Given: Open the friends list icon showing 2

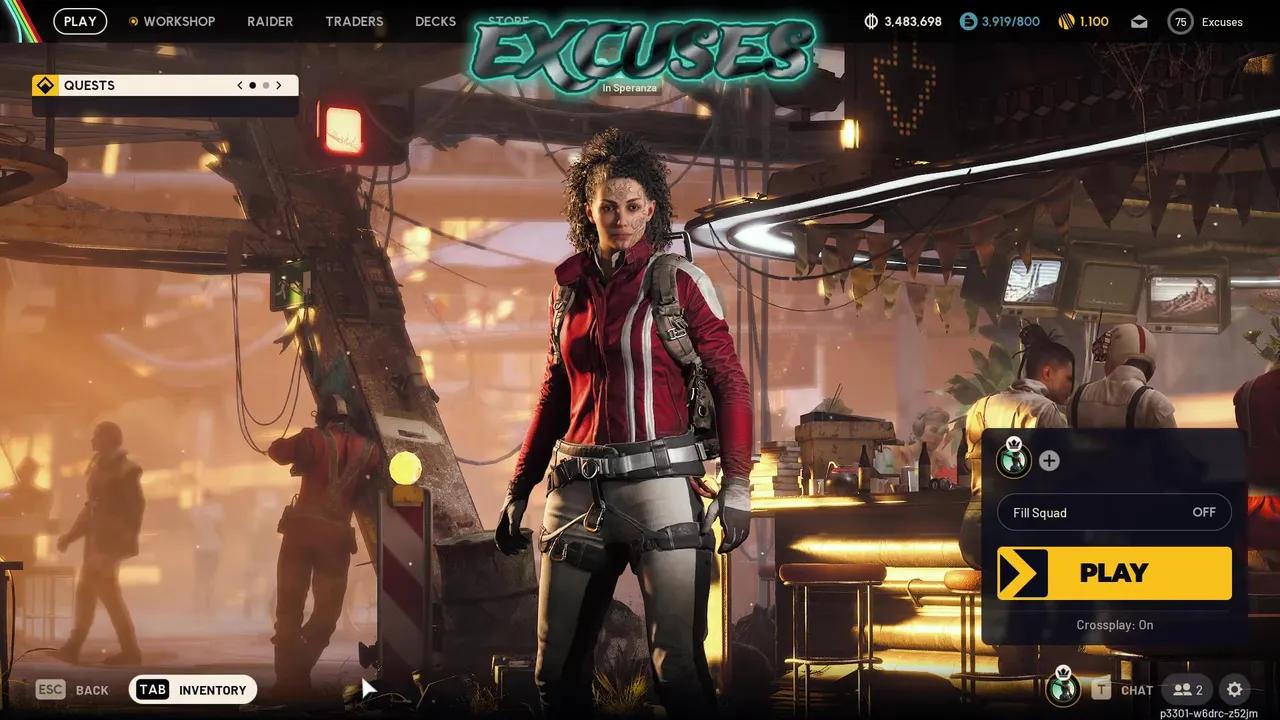Looking at the screenshot, I should point(1188,690).
